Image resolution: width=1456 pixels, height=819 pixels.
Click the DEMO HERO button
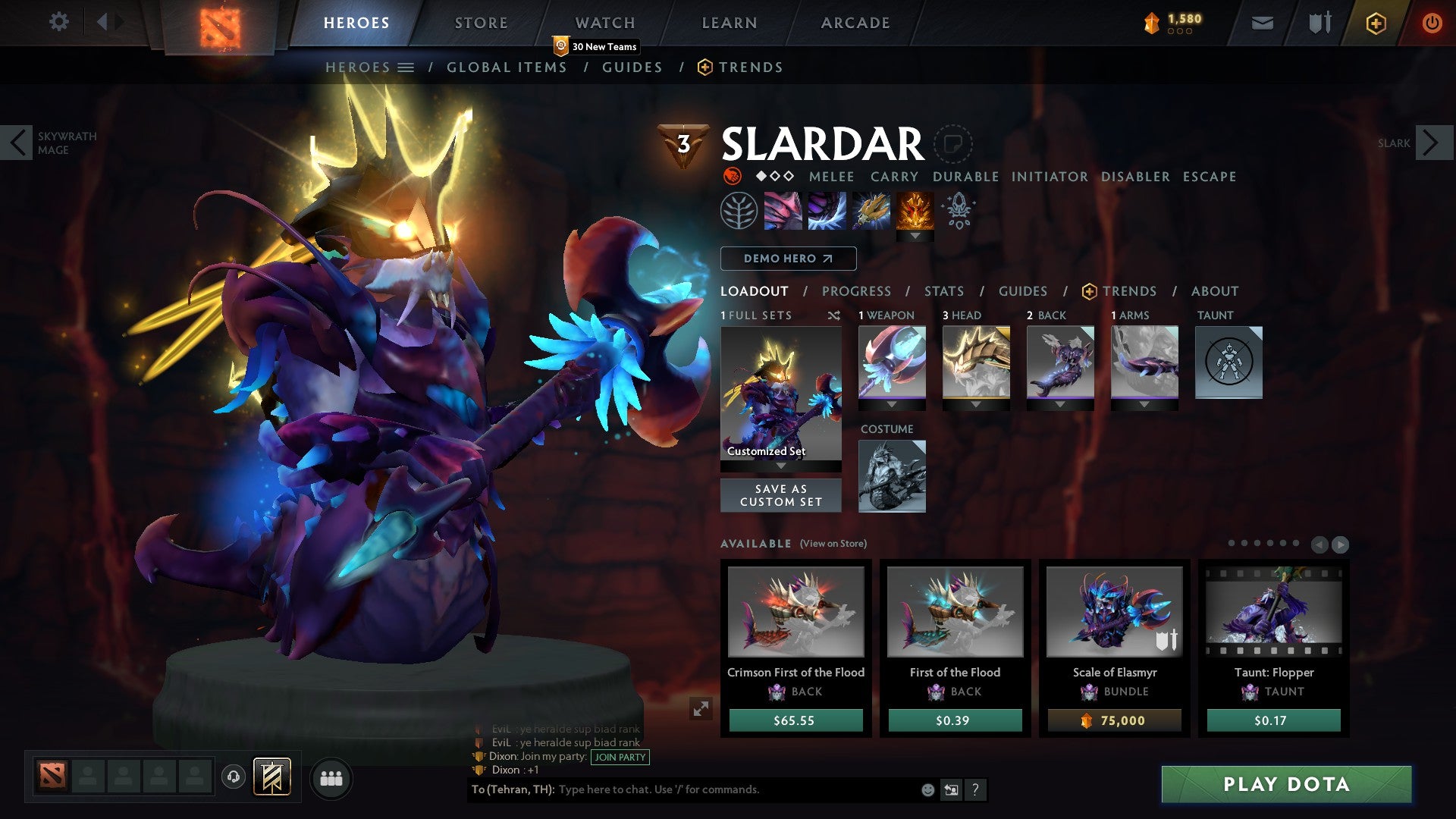click(787, 259)
